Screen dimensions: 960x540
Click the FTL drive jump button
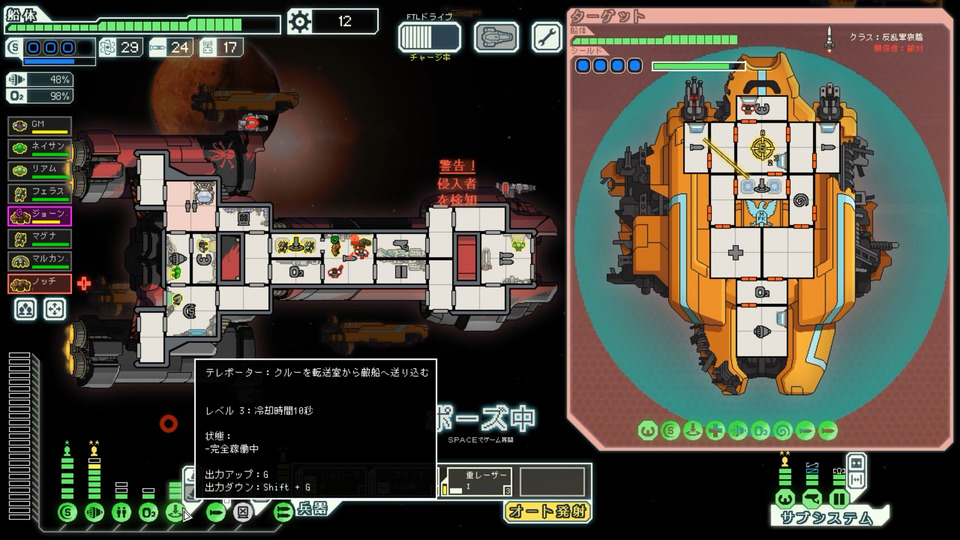(x=429, y=37)
